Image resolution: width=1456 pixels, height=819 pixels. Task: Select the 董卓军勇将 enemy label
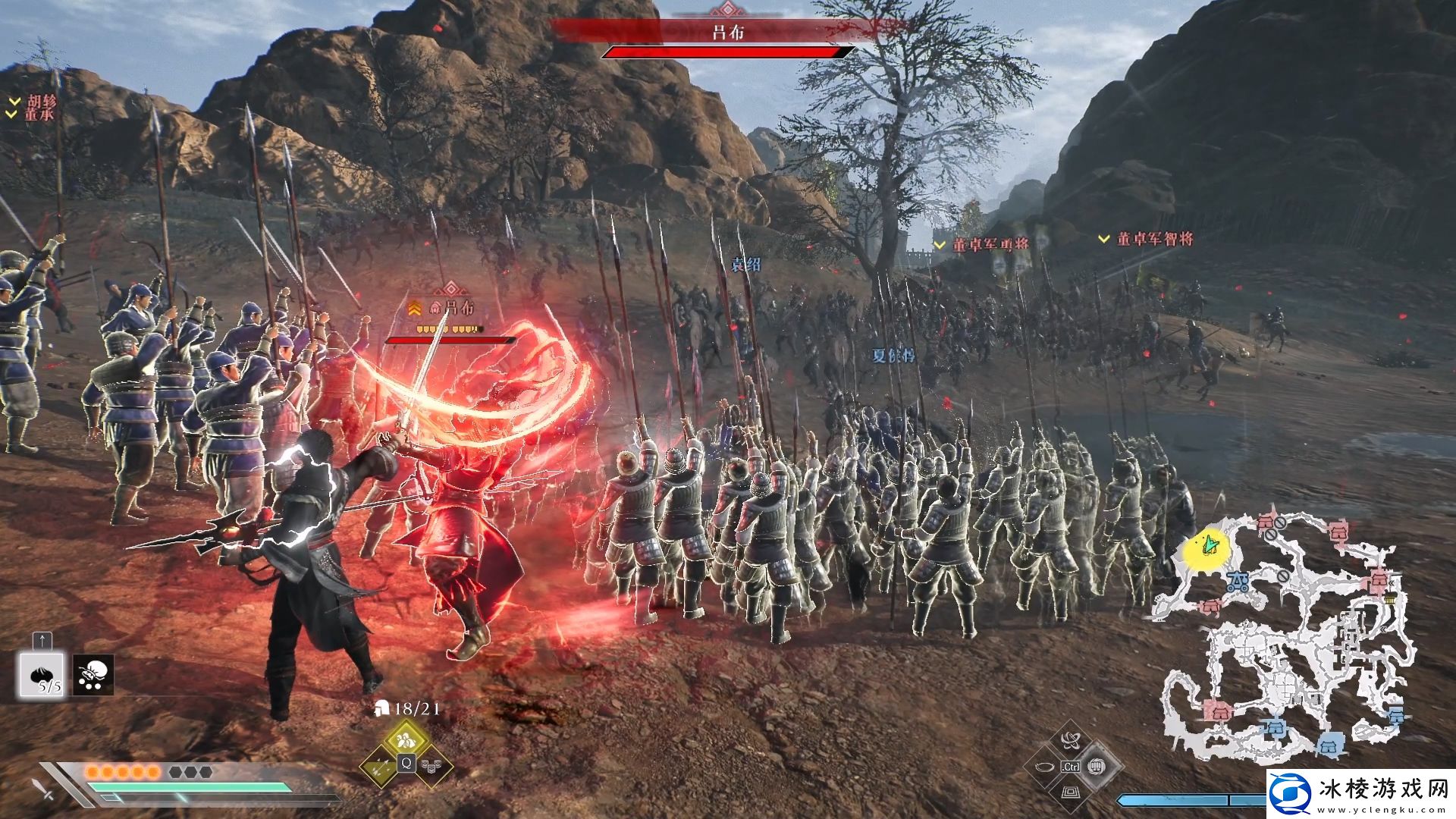[990, 244]
